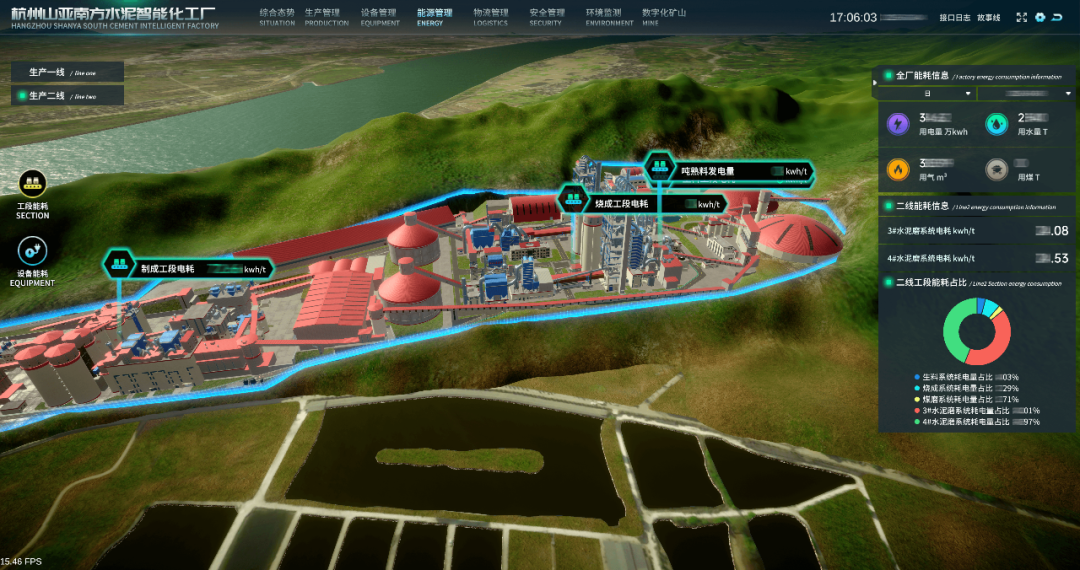1080x570 pixels.
Task: Switch to the Security (安全管理) tab
Action: click(x=547, y=16)
